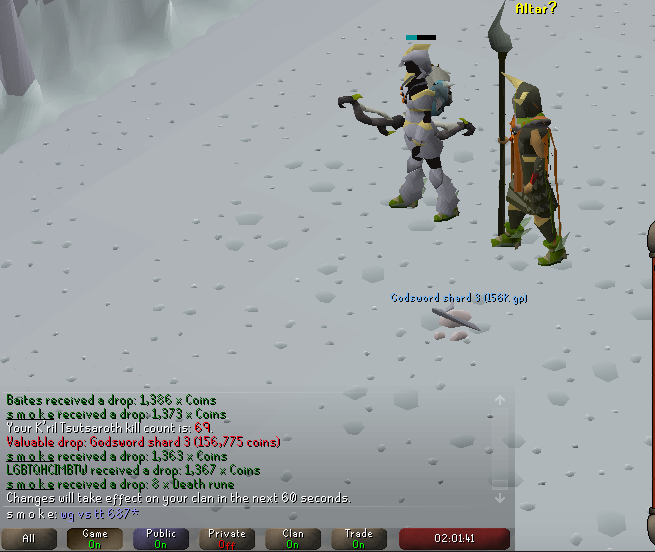
Task: Select the Public chat tab
Action: pyautogui.click(x=160, y=538)
